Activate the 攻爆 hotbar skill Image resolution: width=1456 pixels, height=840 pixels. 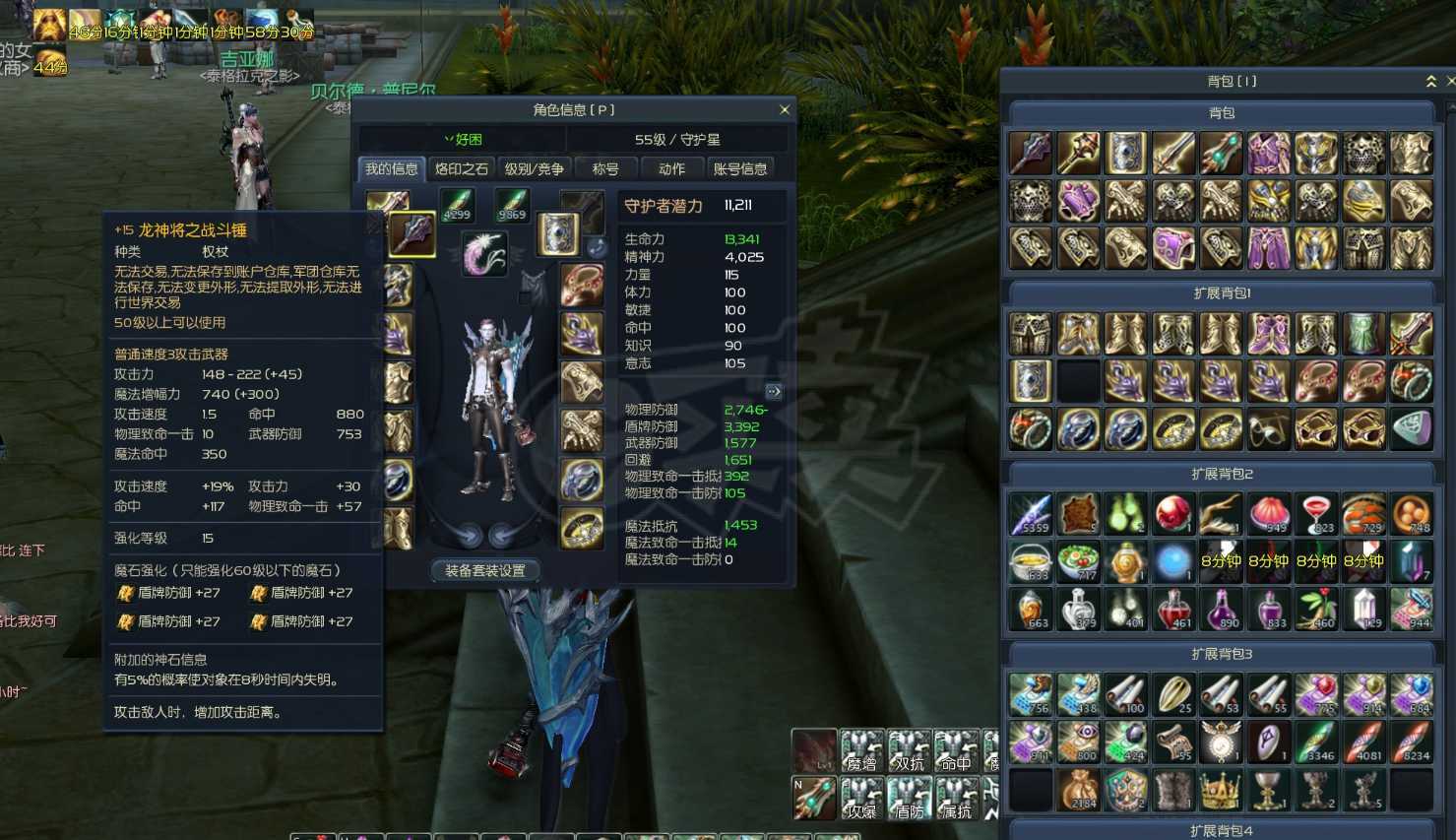pyautogui.click(x=861, y=798)
